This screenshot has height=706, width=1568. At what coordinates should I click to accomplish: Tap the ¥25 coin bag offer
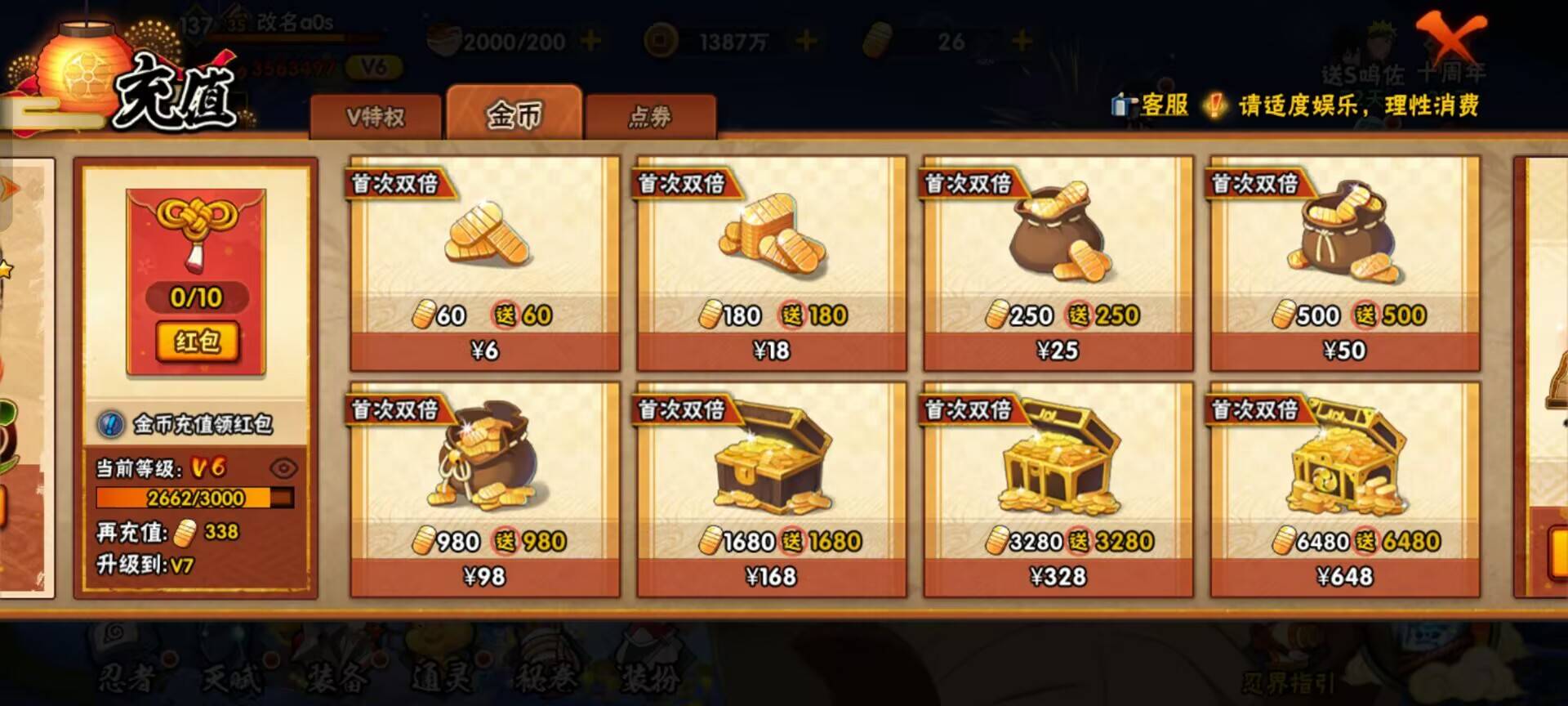(x=1058, y=261)
